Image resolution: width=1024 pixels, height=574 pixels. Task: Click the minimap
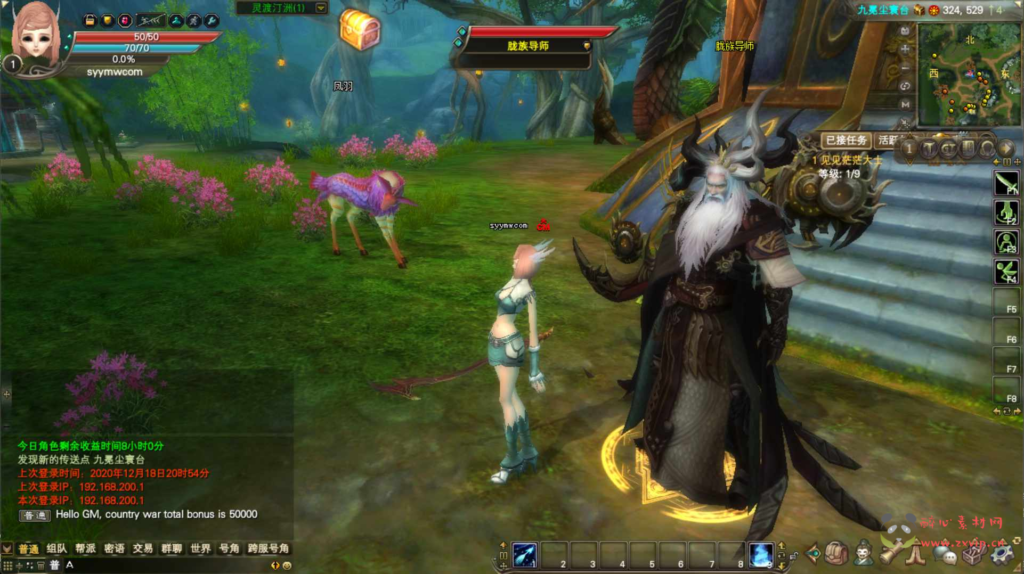[966, 73]
